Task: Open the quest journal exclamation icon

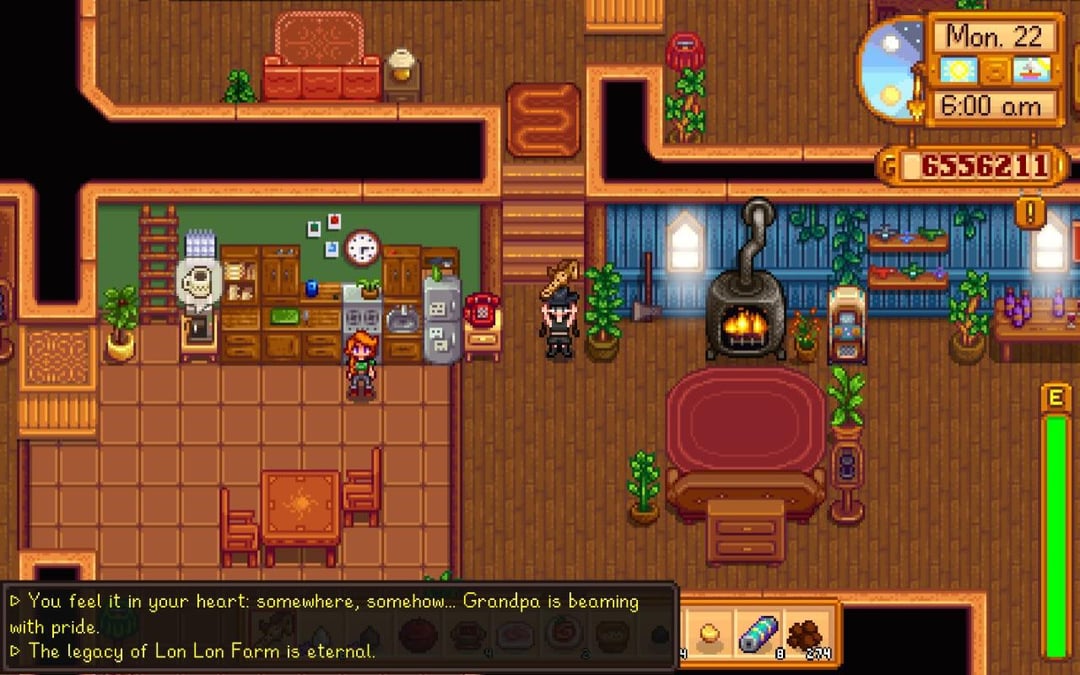Action: (x=1029, y=211)
